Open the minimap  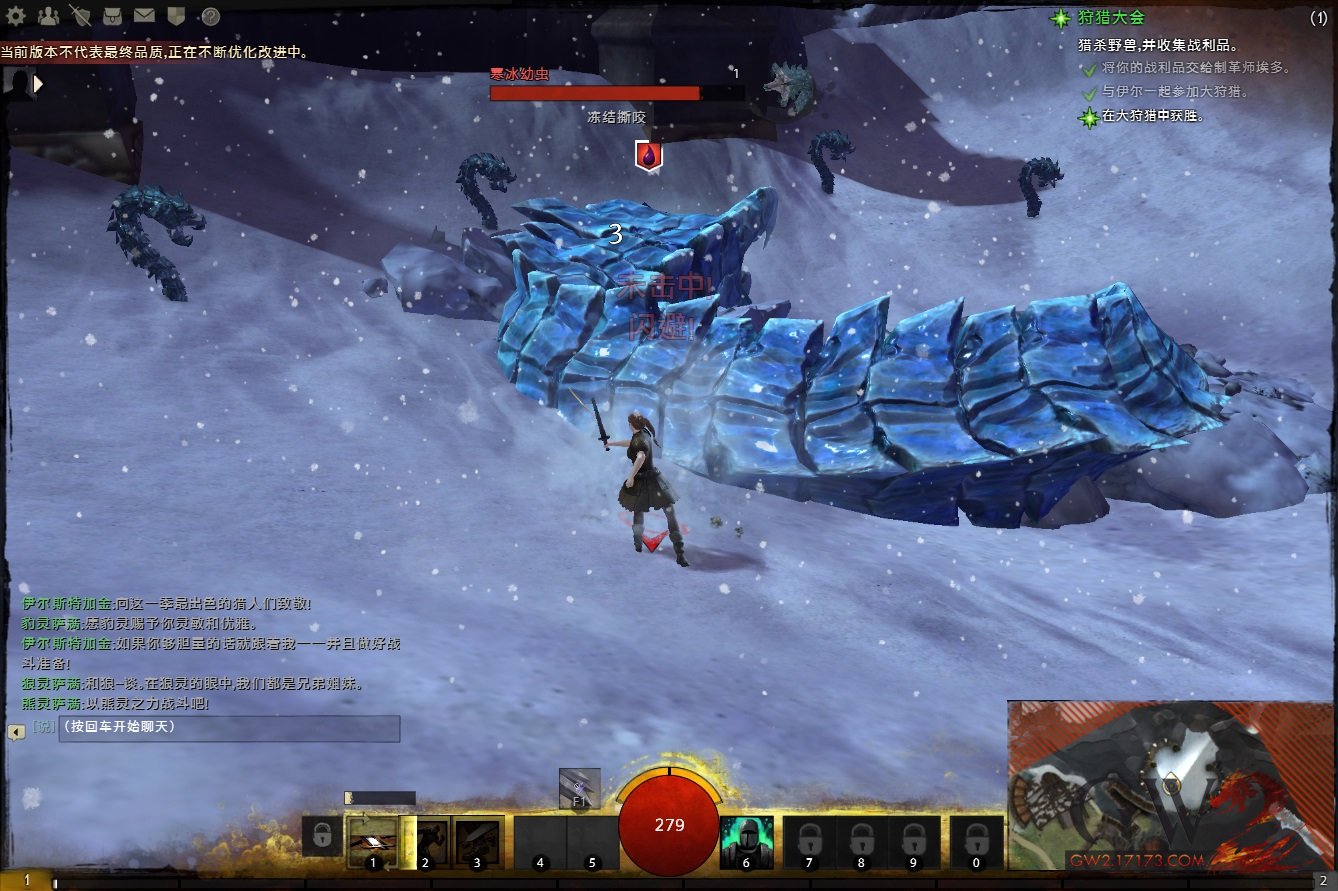pos(1170,785)
